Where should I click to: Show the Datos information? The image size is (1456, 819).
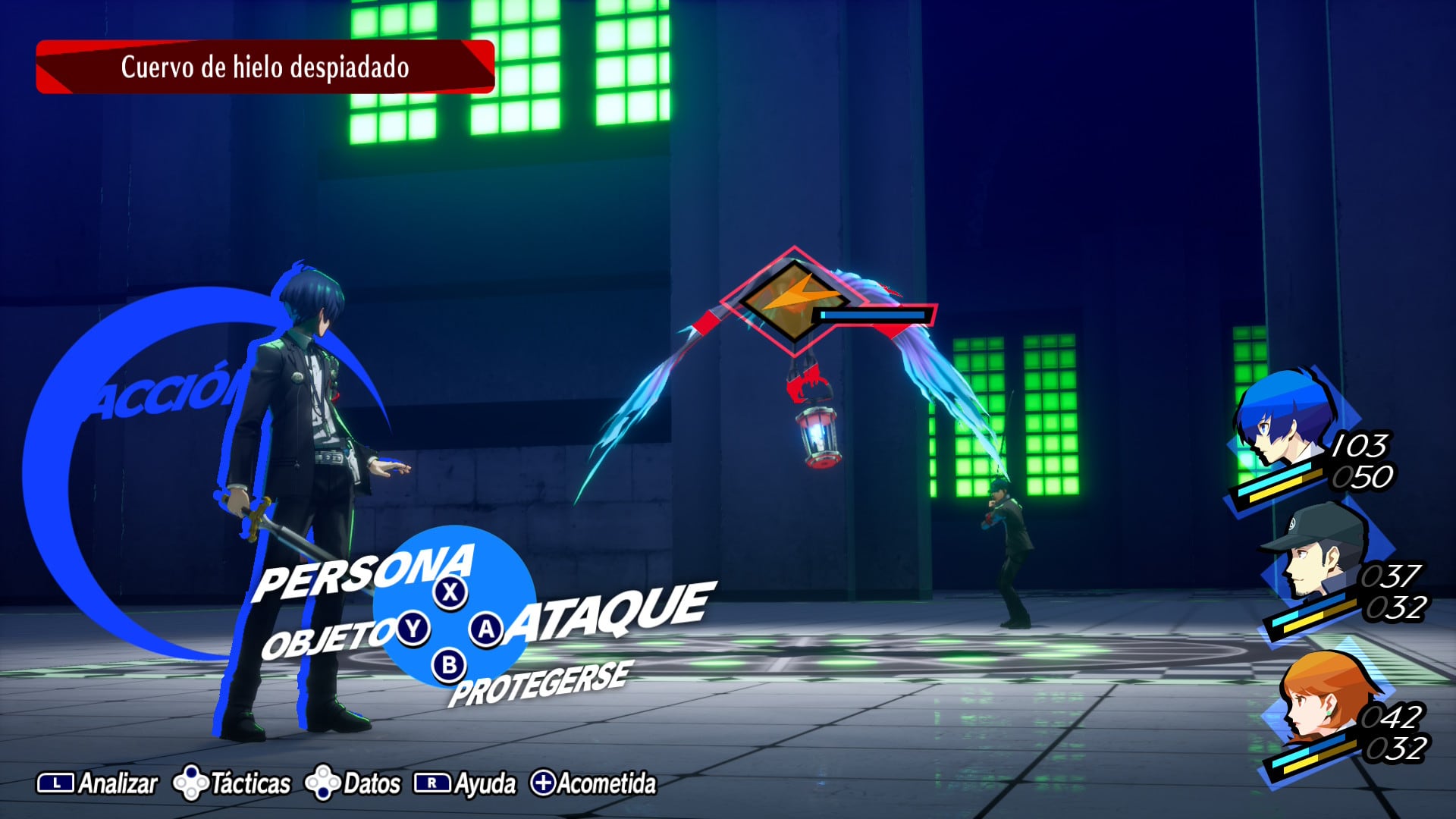353,783
